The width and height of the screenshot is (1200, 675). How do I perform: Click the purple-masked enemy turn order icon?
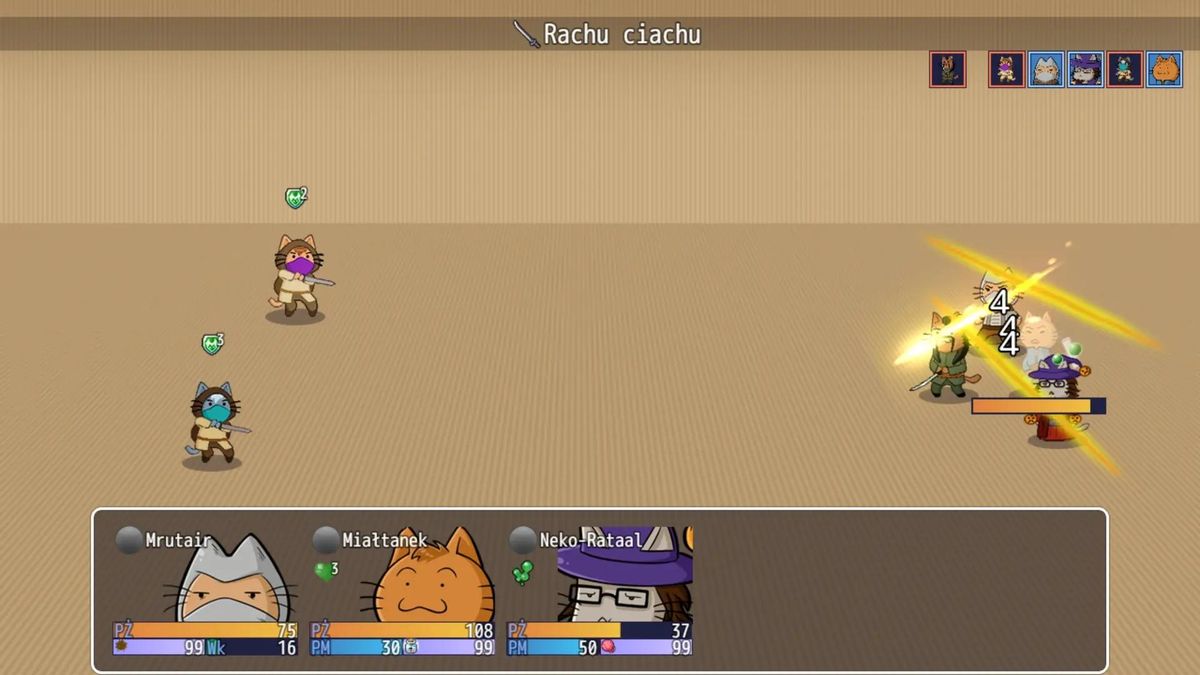[x=1007, y=70]
